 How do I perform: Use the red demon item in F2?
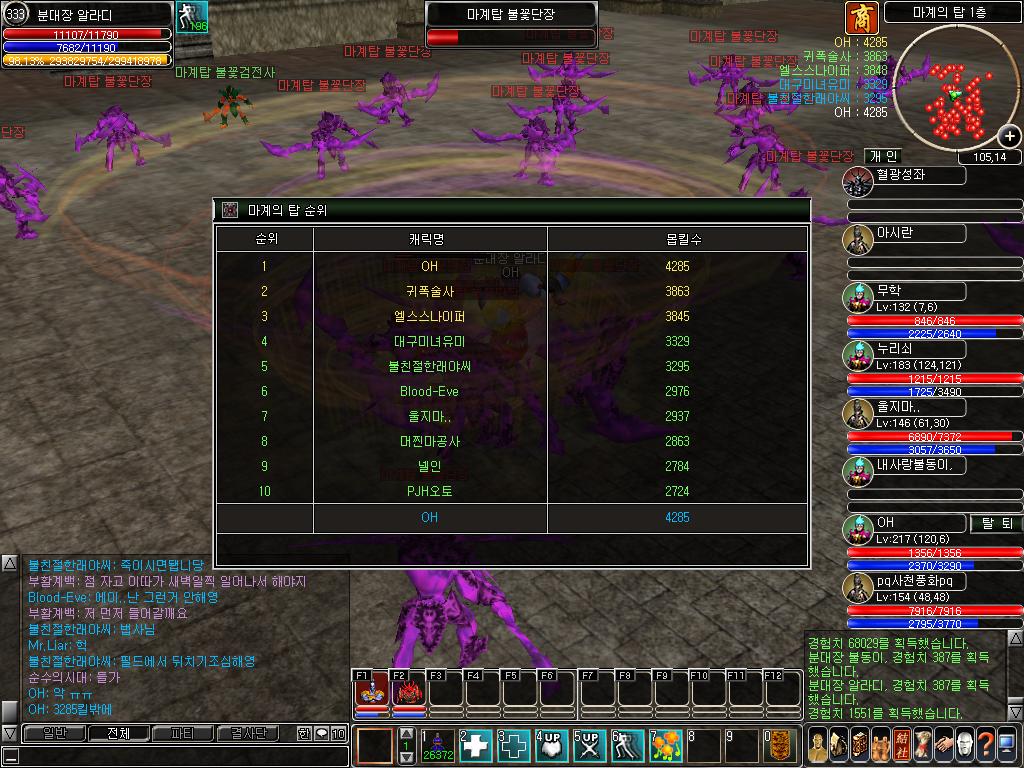pos(408,691)
